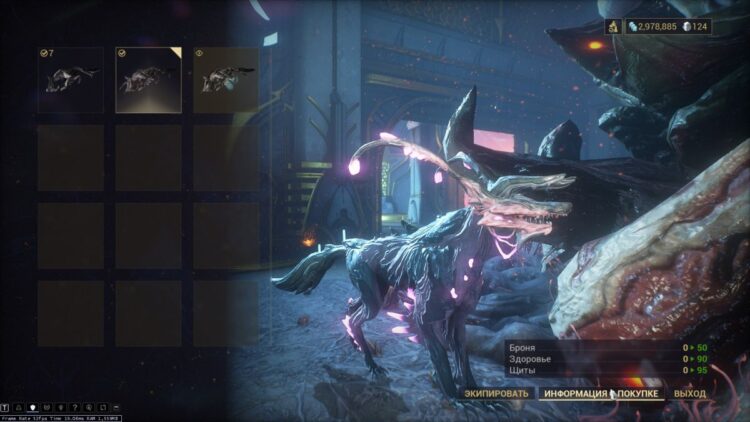
Task: Open the chat tab marked T
Action: (x=6, y=408)
